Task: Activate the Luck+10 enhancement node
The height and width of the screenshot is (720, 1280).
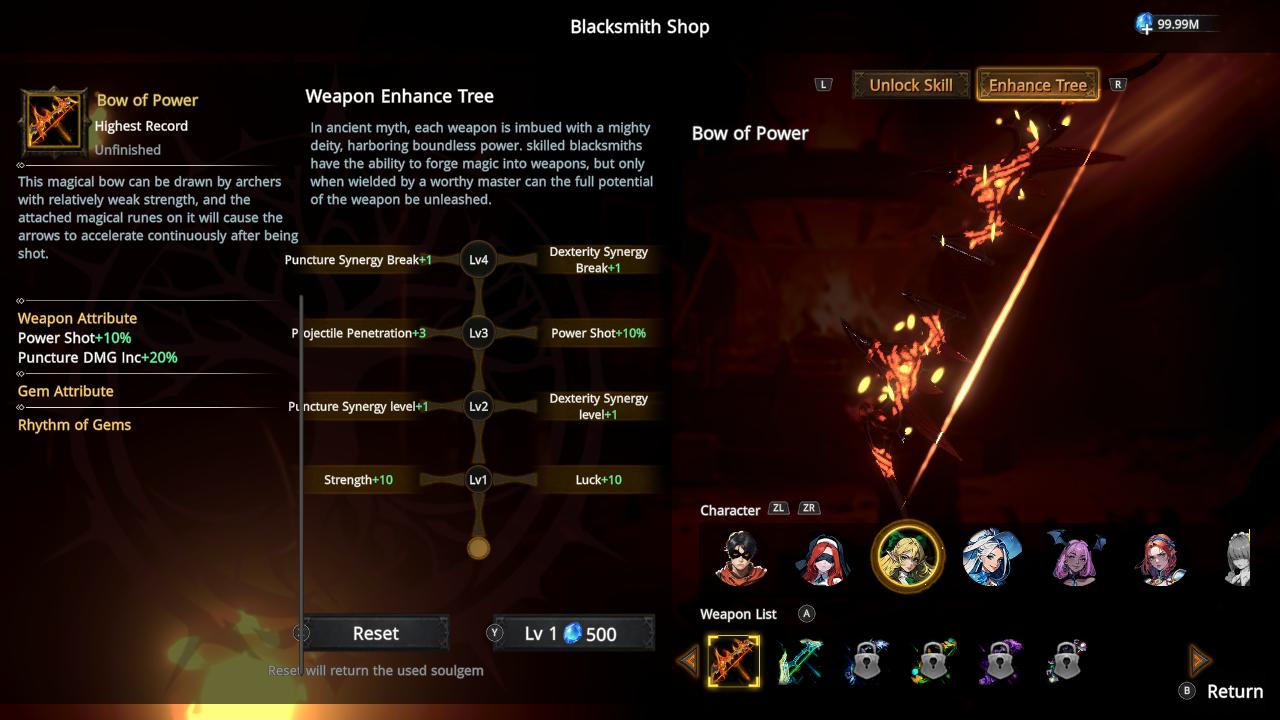Action: pyautogui.click(x=599, y=479)
